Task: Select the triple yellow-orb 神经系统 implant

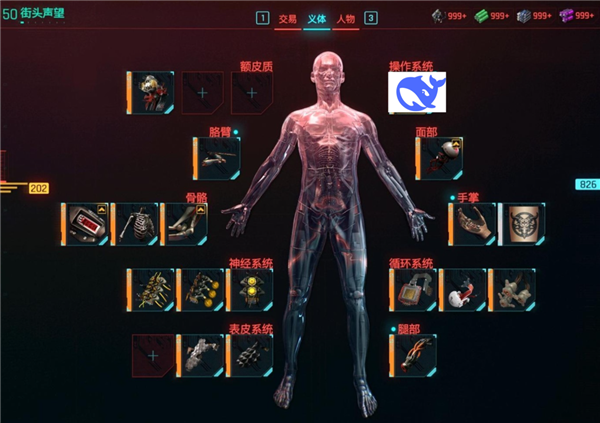Action: 250,289
